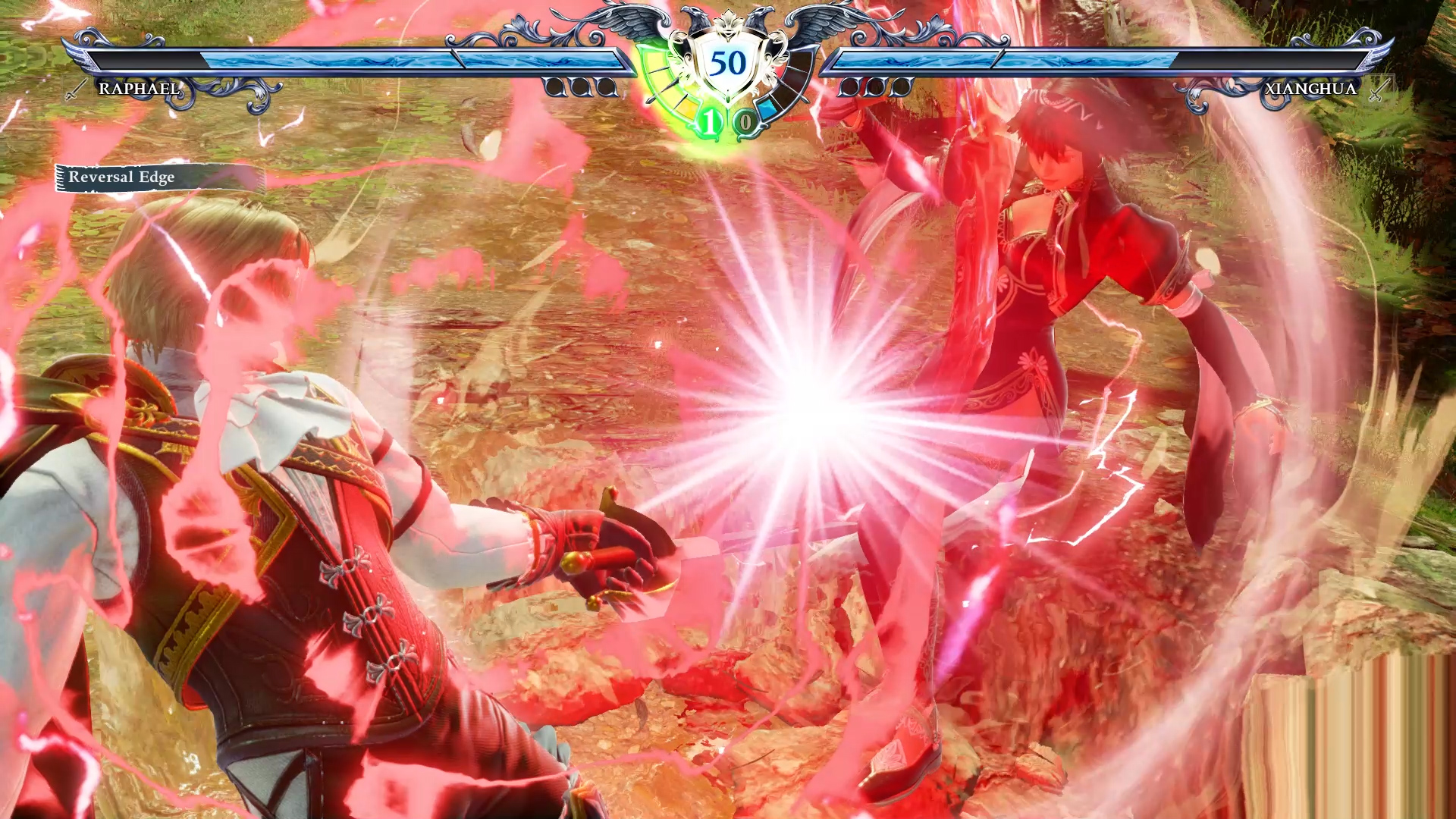The height and width of the screenshot is (819, 1456).
Task: Click Raphael's rapier weapon icon
Action: (x=75, y=89)
